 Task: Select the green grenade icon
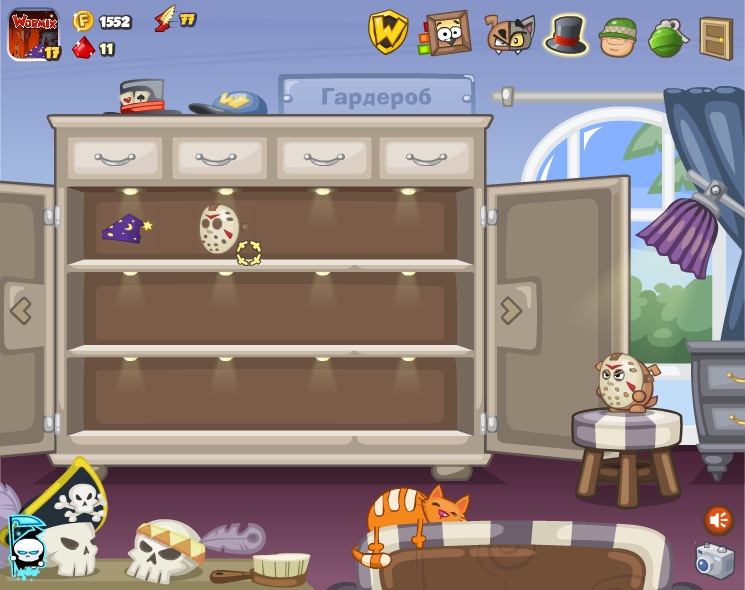[x=667, y=36]
